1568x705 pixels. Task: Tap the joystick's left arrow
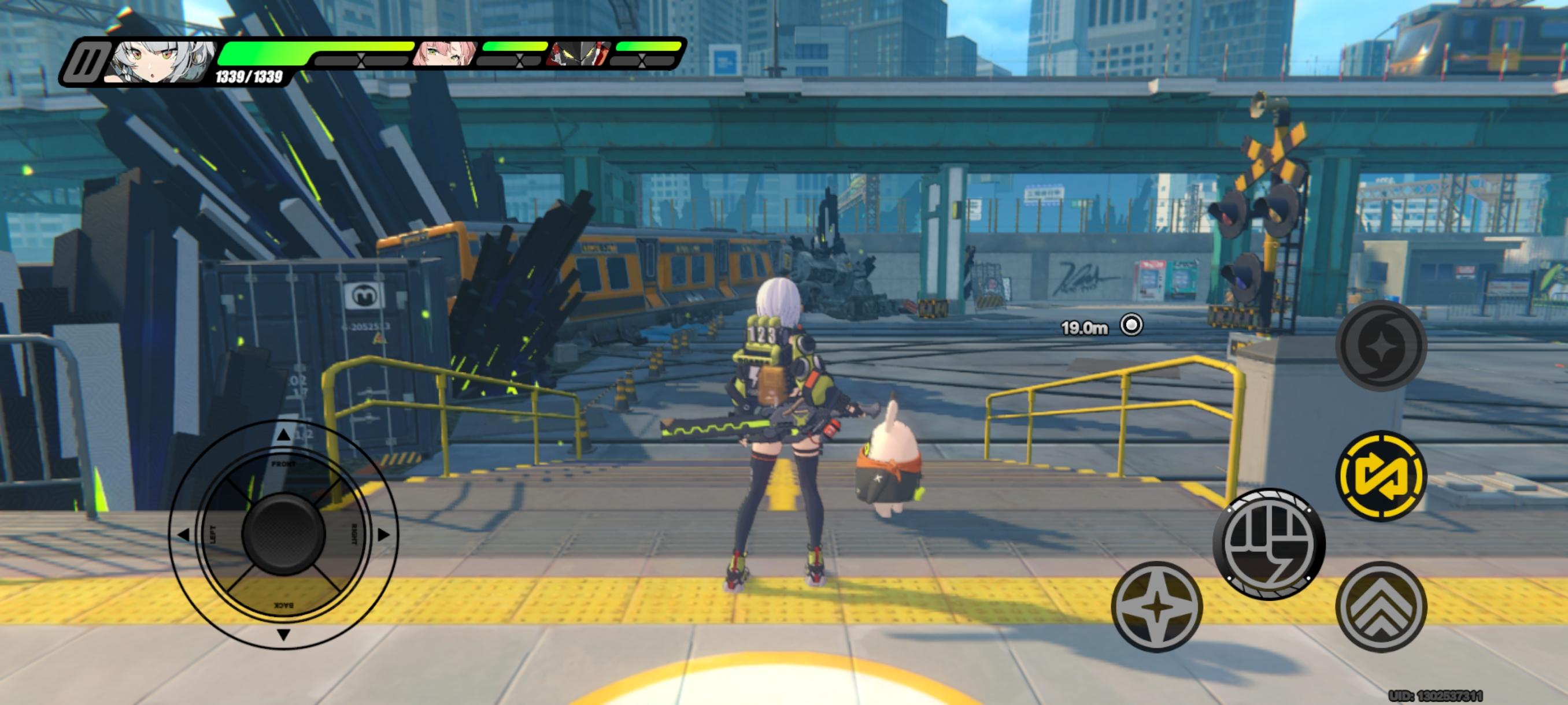click(183, 535)
